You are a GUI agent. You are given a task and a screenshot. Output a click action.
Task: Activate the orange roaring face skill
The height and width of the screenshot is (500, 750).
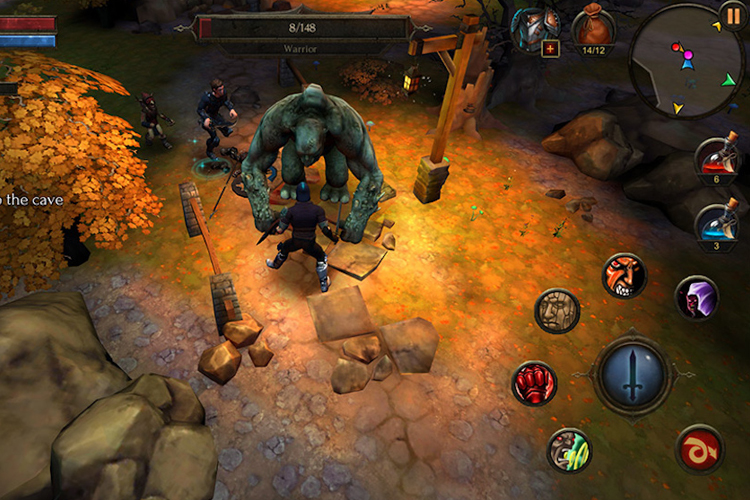(x=625, y=274)
